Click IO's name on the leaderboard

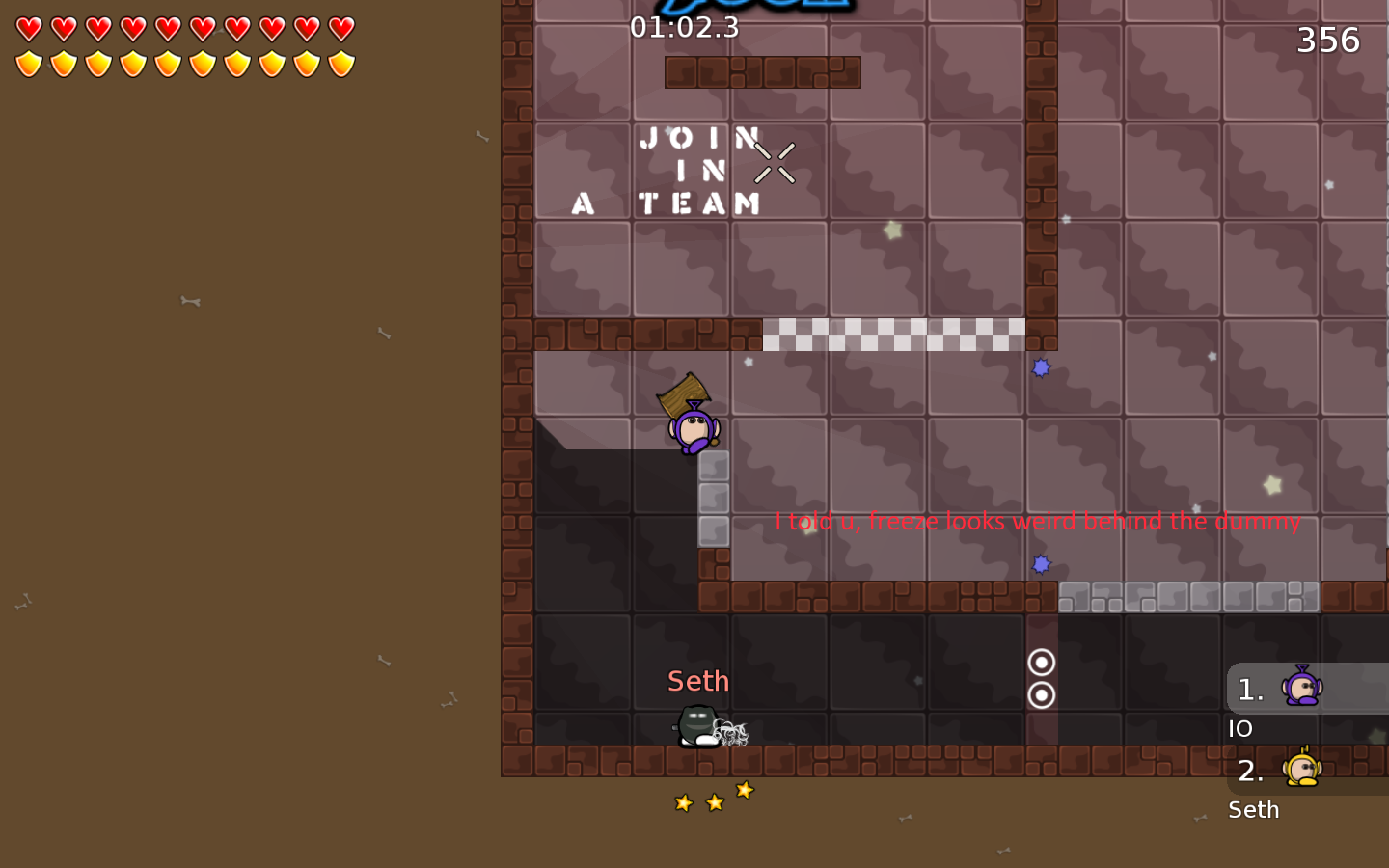[x=1240, y=728]
